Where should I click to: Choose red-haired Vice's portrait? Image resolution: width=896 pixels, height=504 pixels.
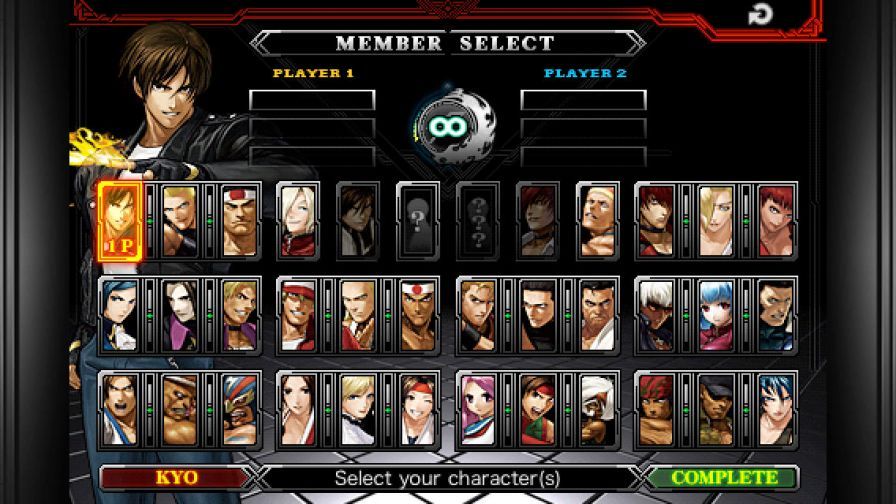click(776, 220)
